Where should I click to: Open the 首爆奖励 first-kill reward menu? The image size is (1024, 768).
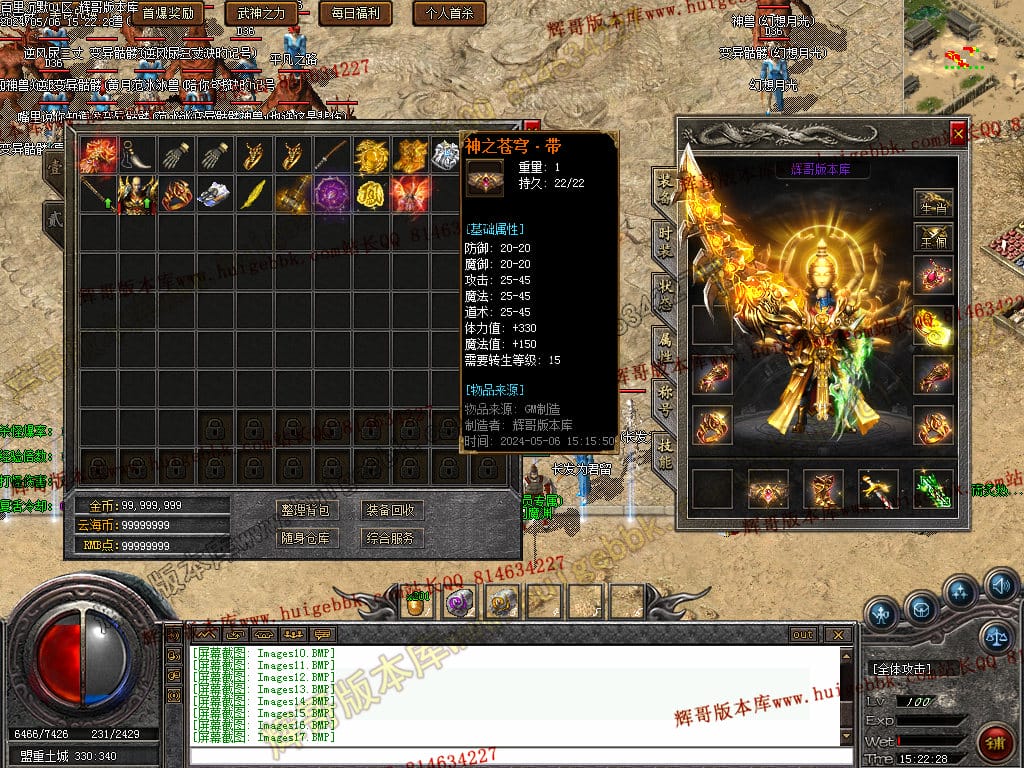pyautogui.click(x=167, y=13)
